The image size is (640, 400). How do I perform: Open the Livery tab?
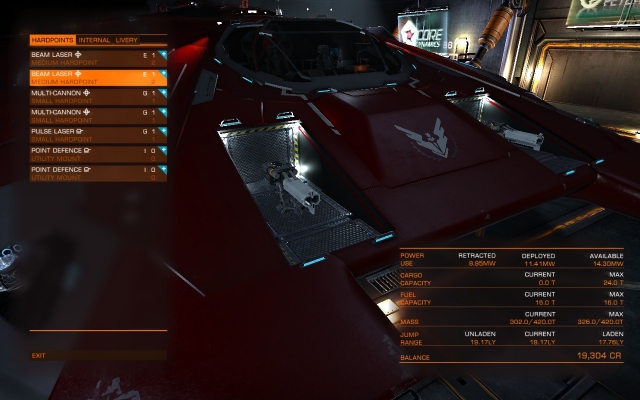(127, 40)
